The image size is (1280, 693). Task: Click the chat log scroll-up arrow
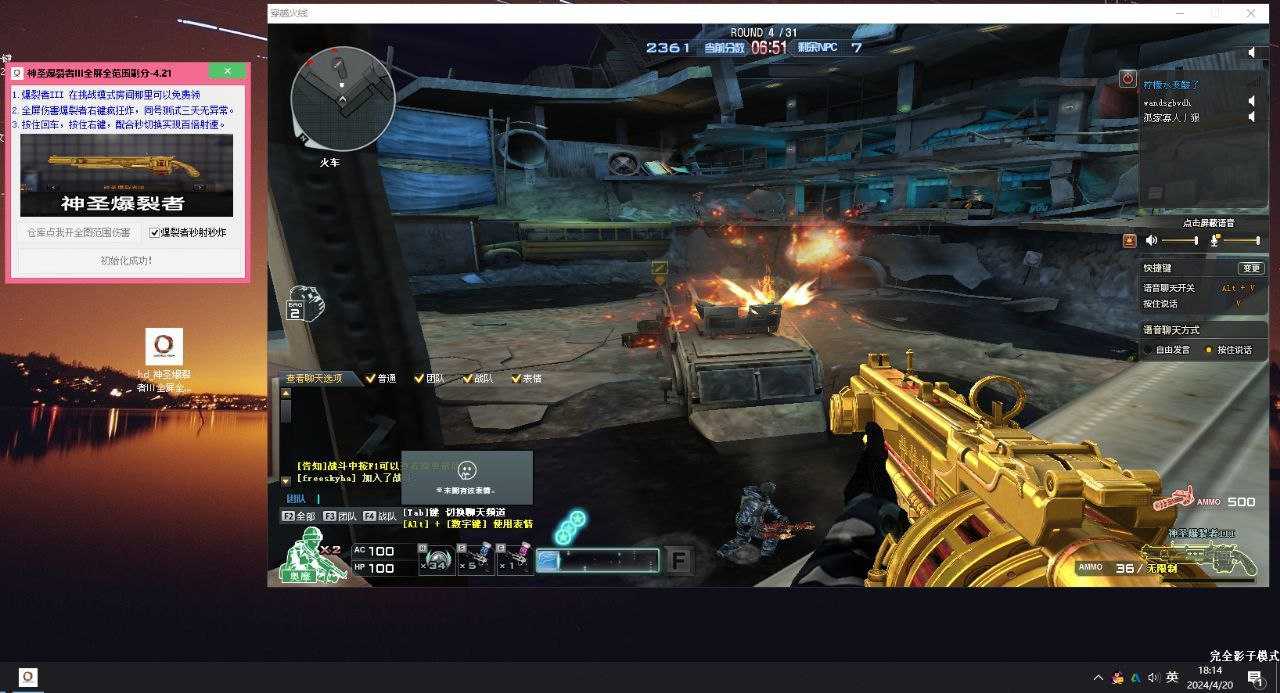point(286,393)
